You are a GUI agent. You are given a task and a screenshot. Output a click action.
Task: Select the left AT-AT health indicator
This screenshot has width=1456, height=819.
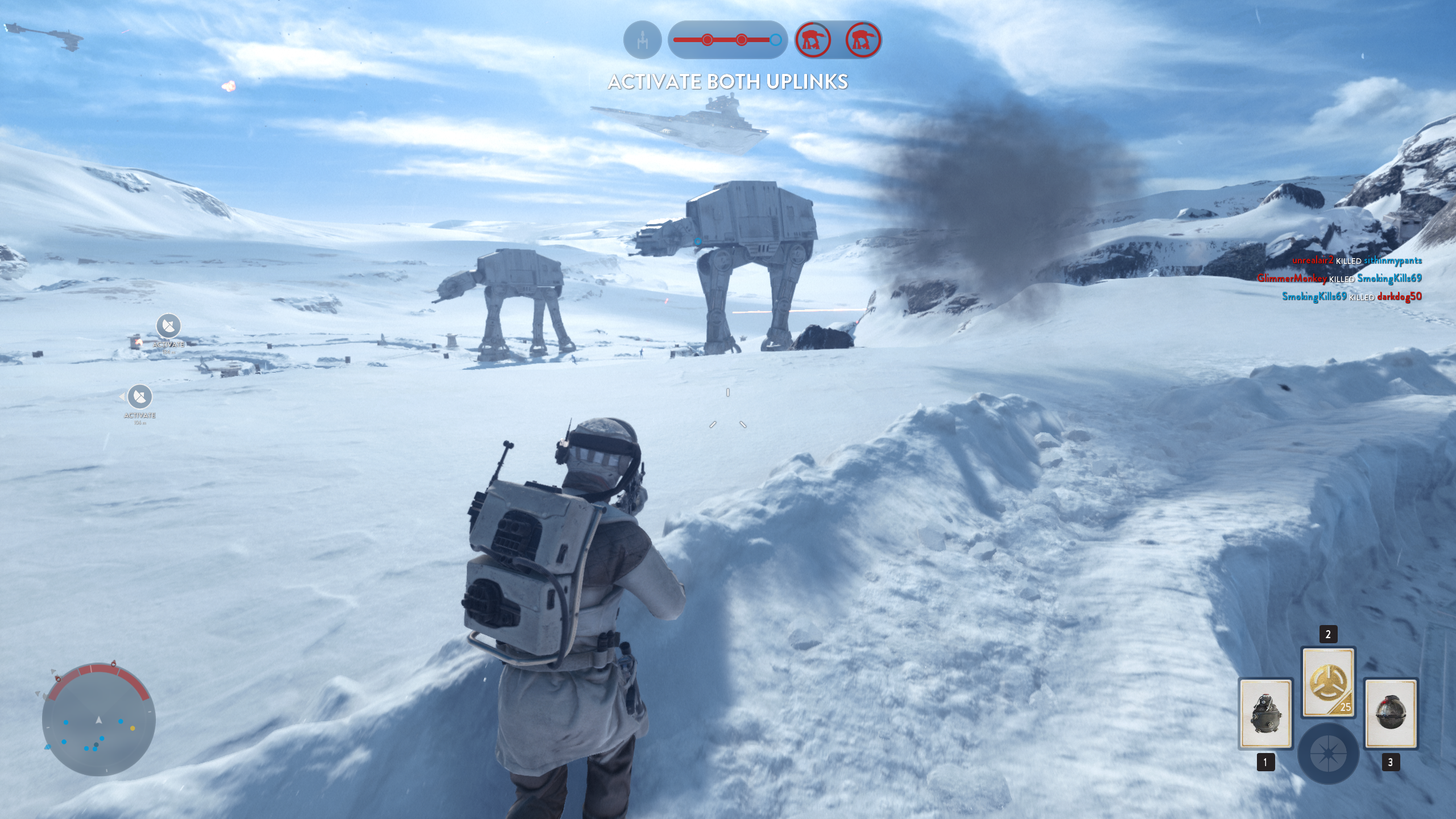click(x=814, y=40)
